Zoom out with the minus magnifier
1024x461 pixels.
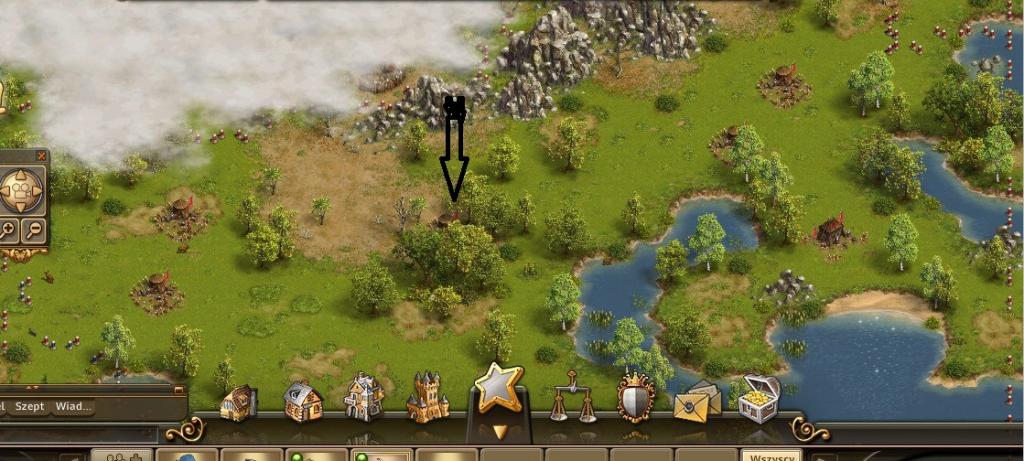[x=34, y=231]
